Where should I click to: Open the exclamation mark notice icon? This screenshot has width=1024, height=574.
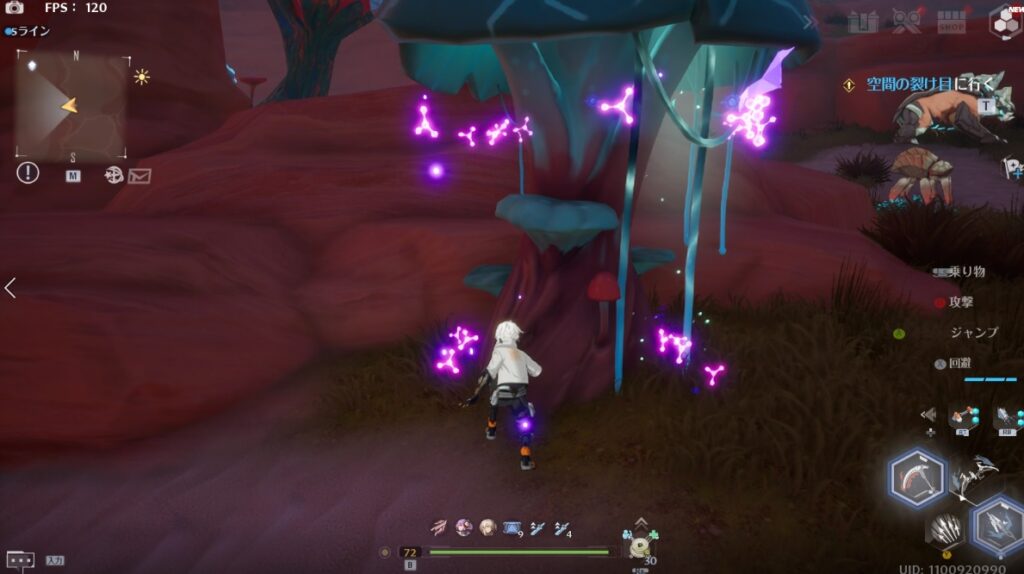pyautogui.click(x=27, y=173)
